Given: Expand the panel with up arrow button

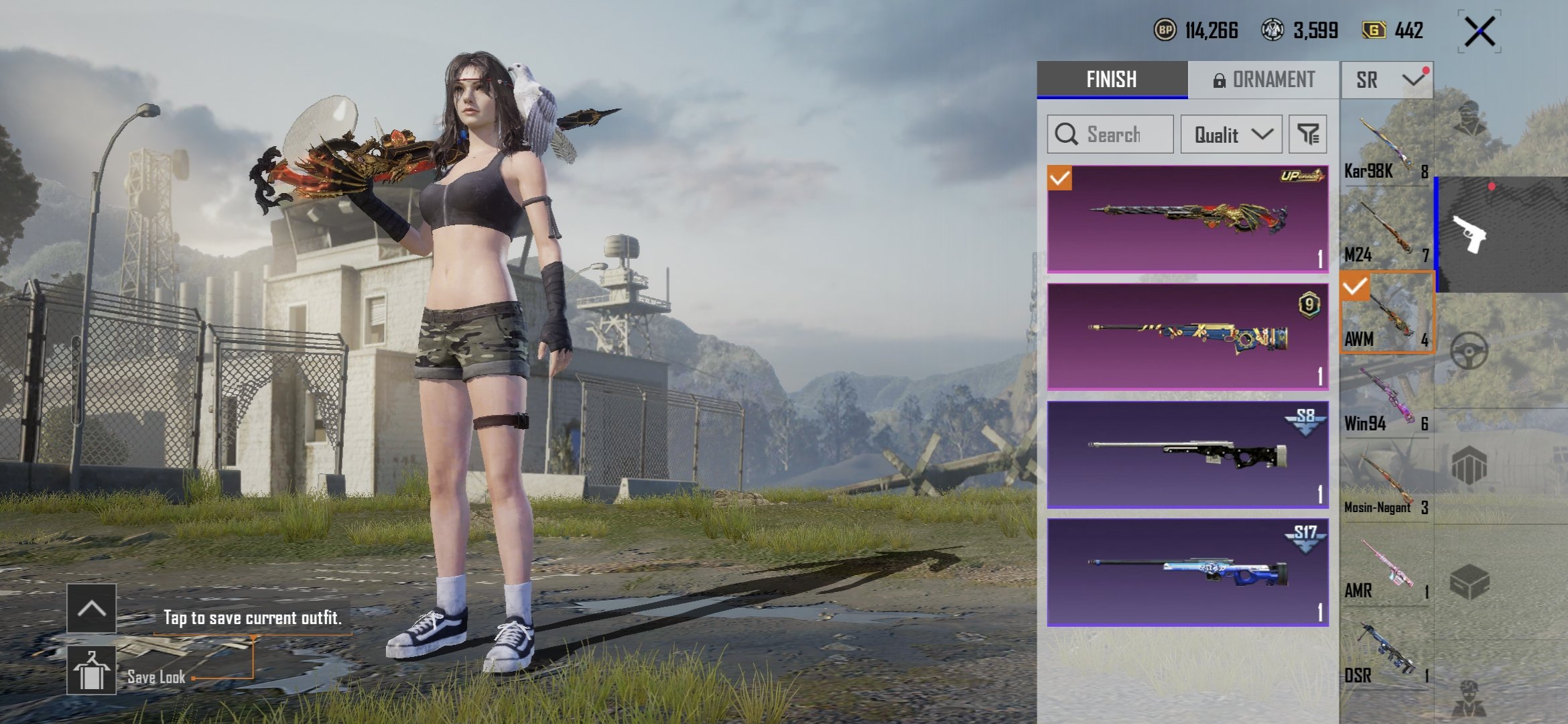Looking at the screenshot, I should click(x=91, y=609).
